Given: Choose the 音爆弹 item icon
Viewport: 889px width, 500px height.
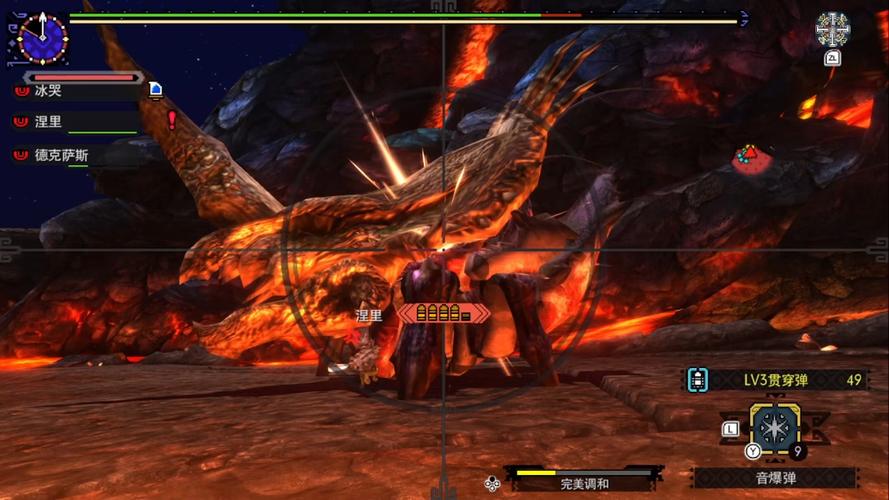Looking at the screenshot, I should pos(775,428).
